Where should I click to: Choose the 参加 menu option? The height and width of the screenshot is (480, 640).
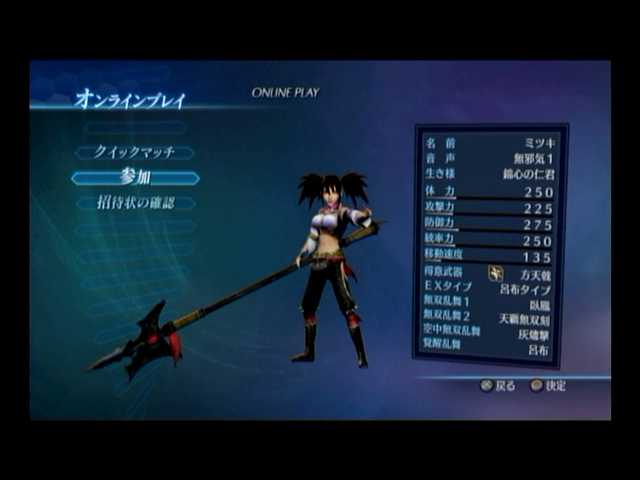coord(135,178)
